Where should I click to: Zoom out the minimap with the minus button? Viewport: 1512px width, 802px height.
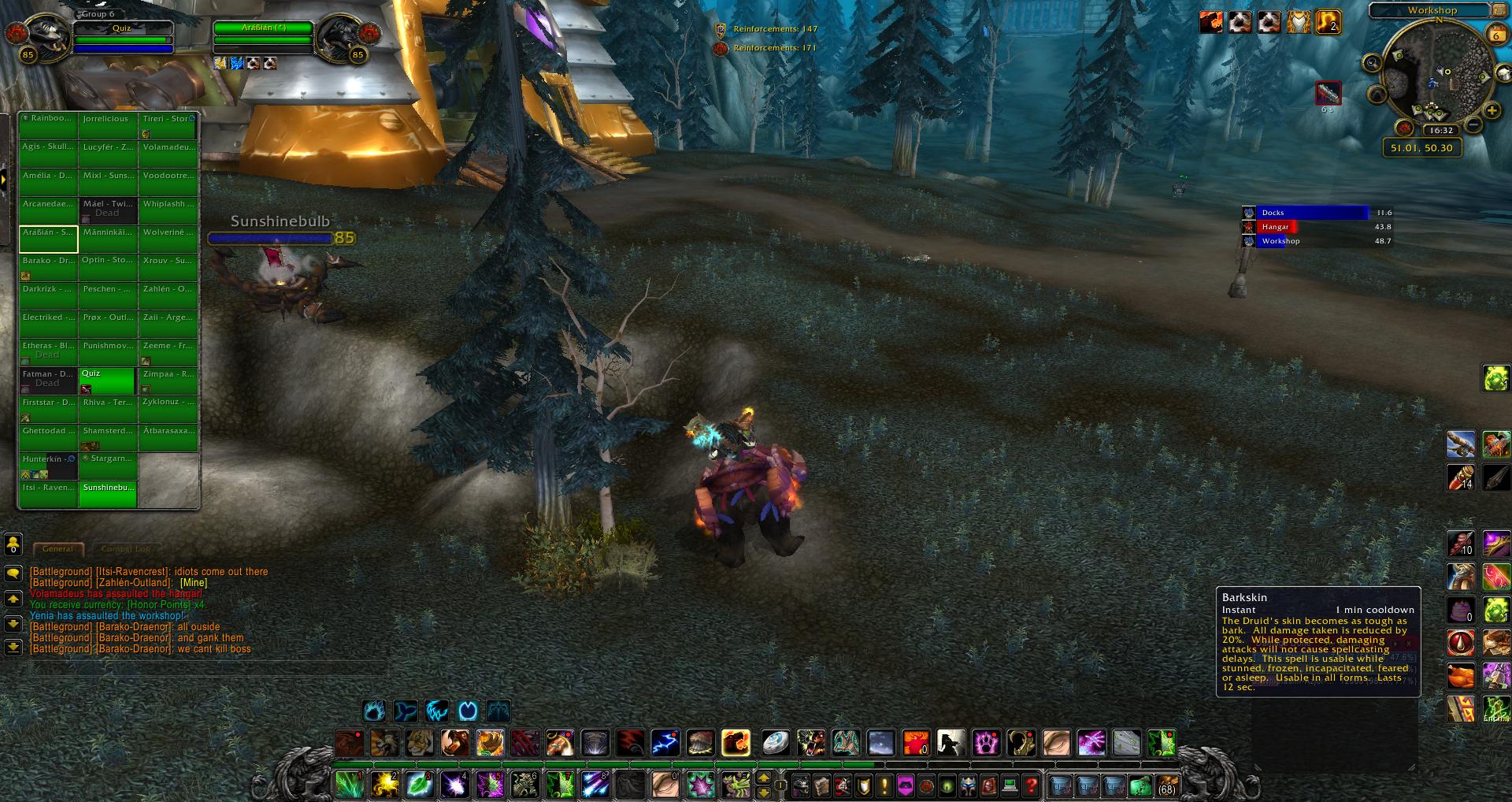click(1473, 126)
